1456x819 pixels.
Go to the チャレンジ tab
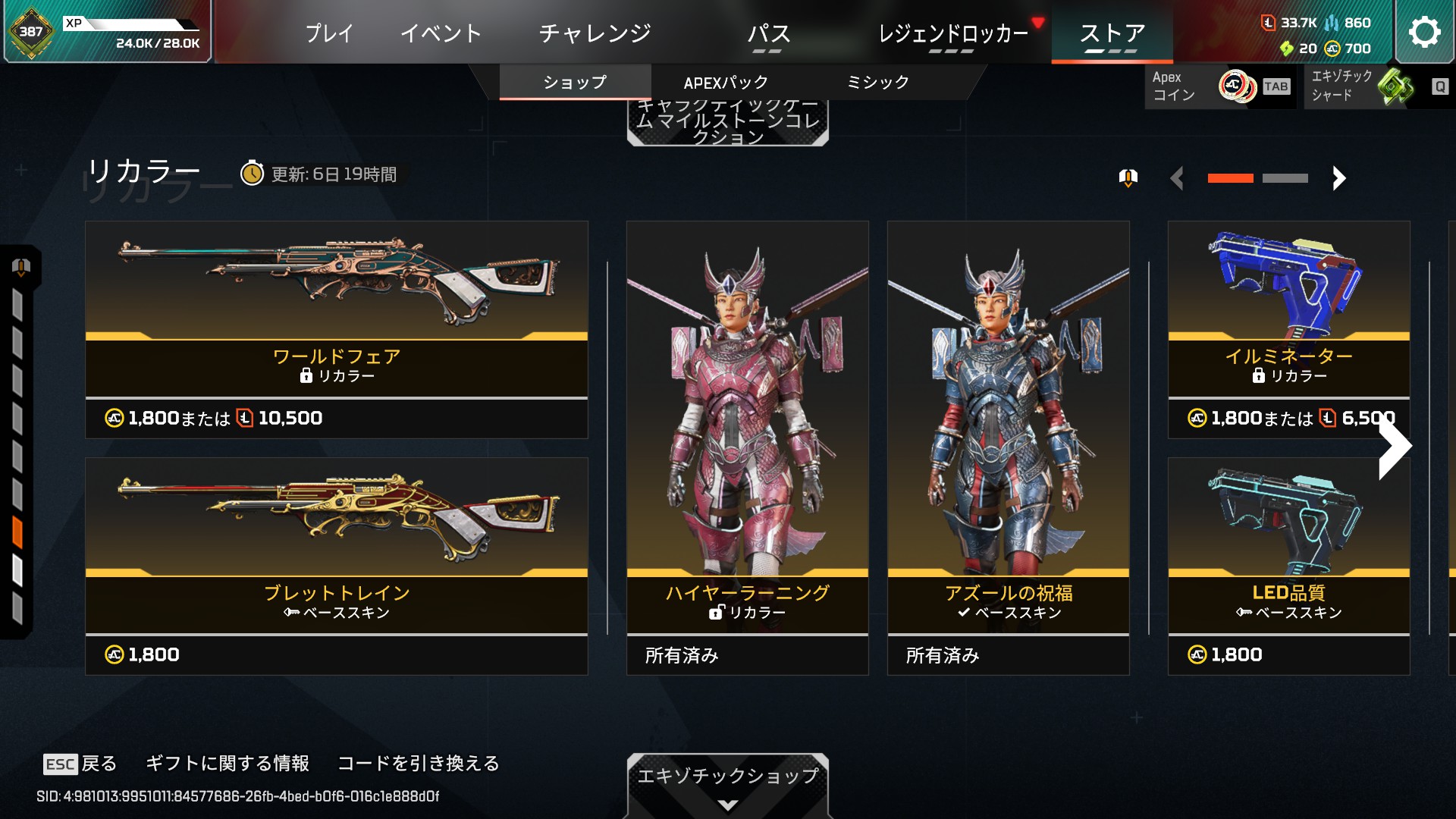[x=595, y=33]
